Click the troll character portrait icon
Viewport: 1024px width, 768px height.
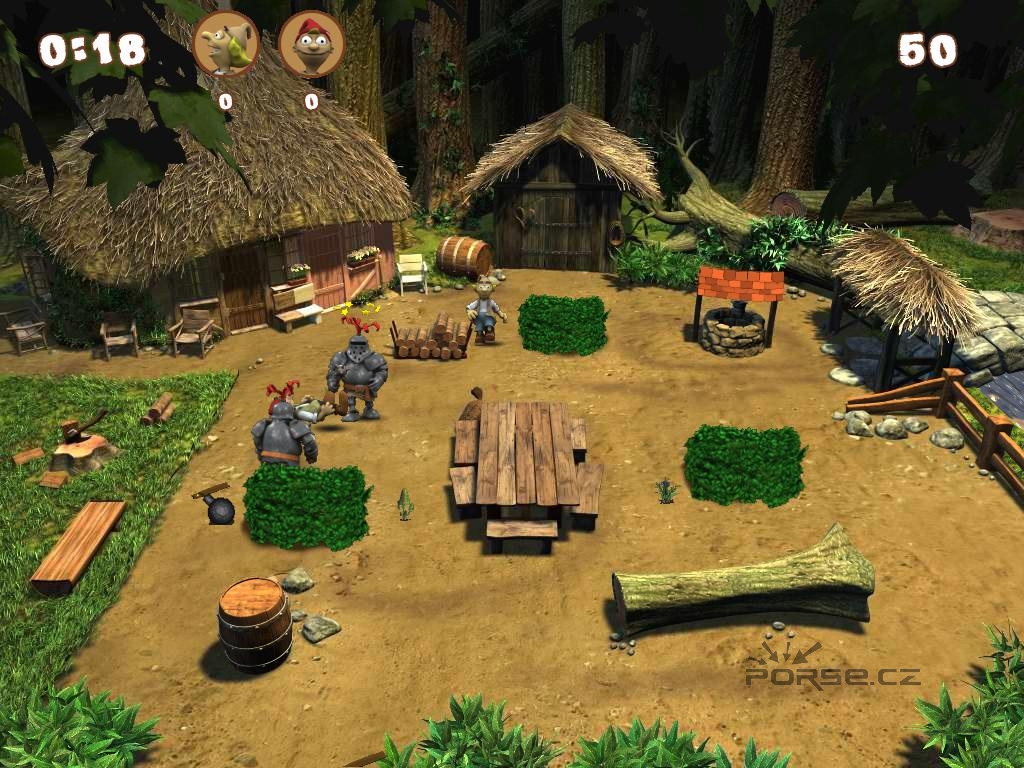click(x=226, y=44)
